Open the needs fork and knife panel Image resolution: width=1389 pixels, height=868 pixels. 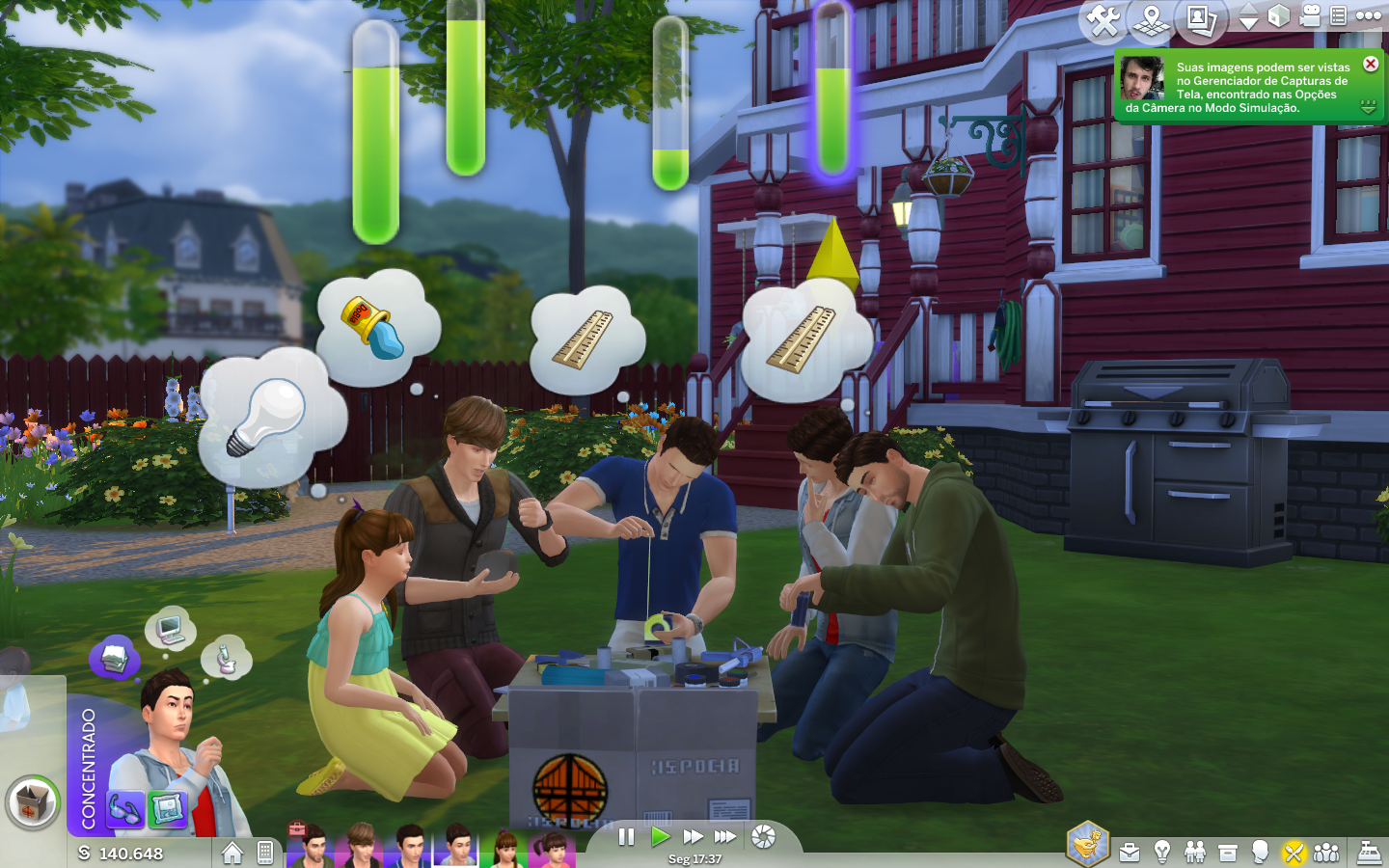click(x=1294, y=853)
